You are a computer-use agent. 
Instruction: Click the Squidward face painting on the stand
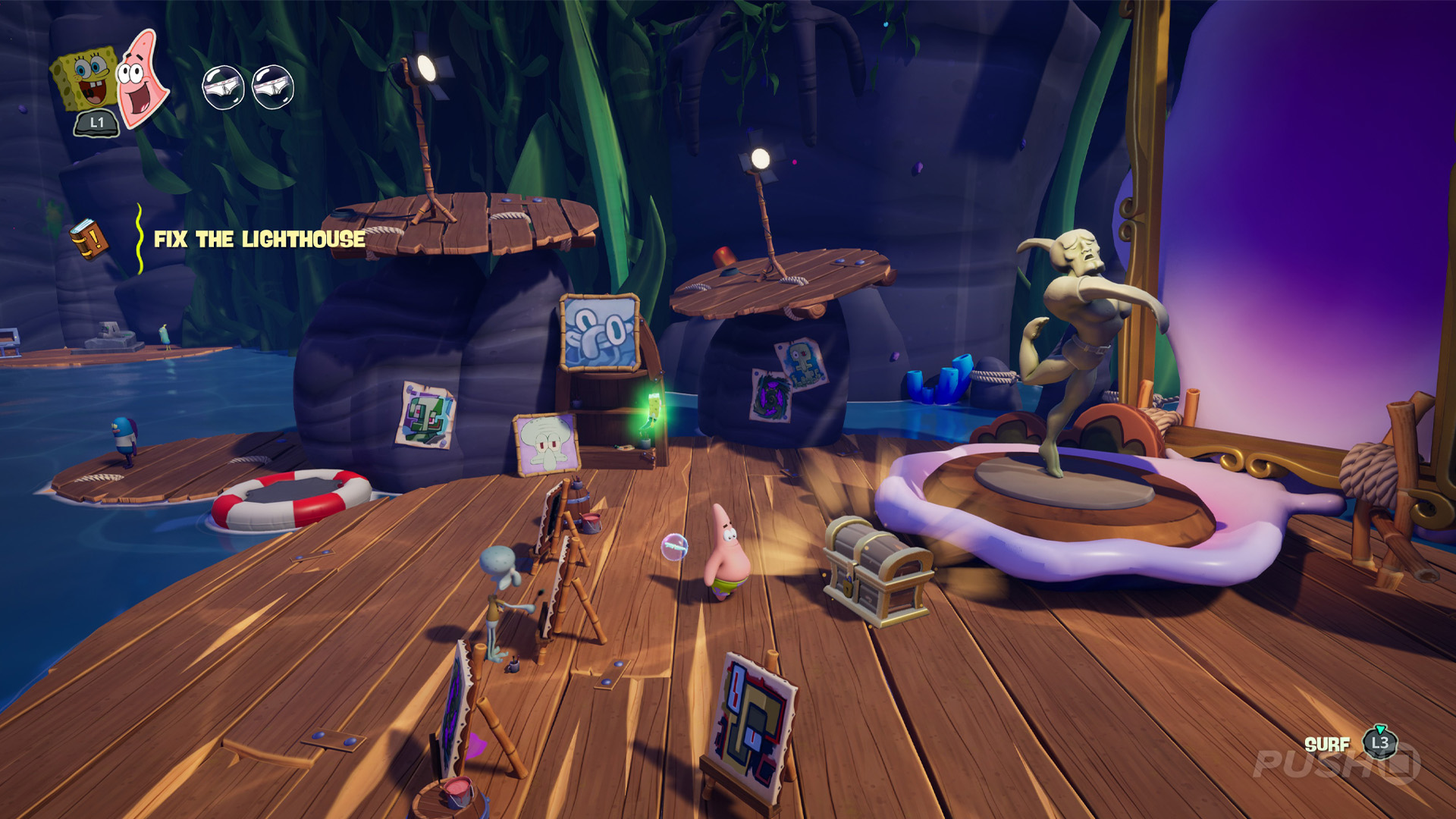pos(598,332)
